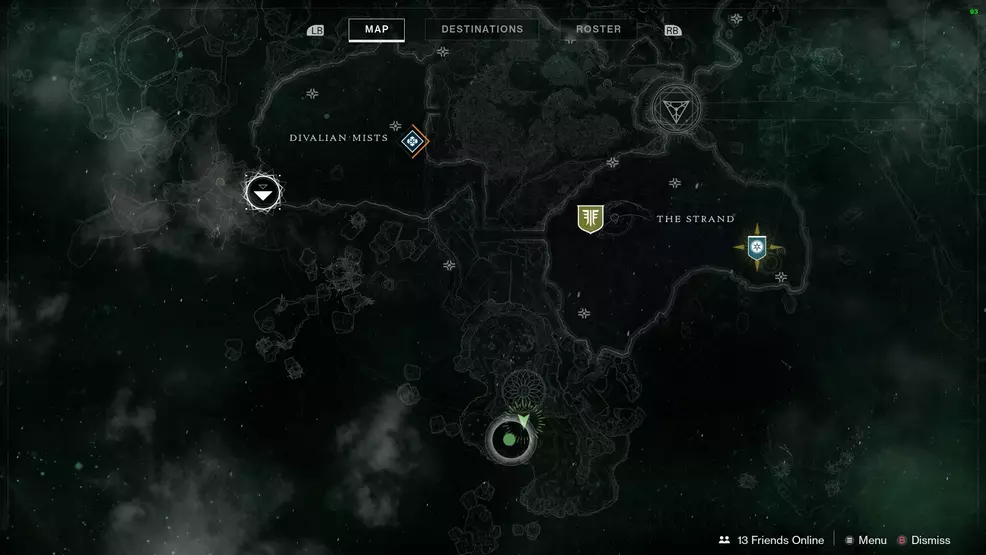Image resolution: width=986 pixels, height=555 pixels.
Task: Dismiss the map screen
Action: (923, 540)
